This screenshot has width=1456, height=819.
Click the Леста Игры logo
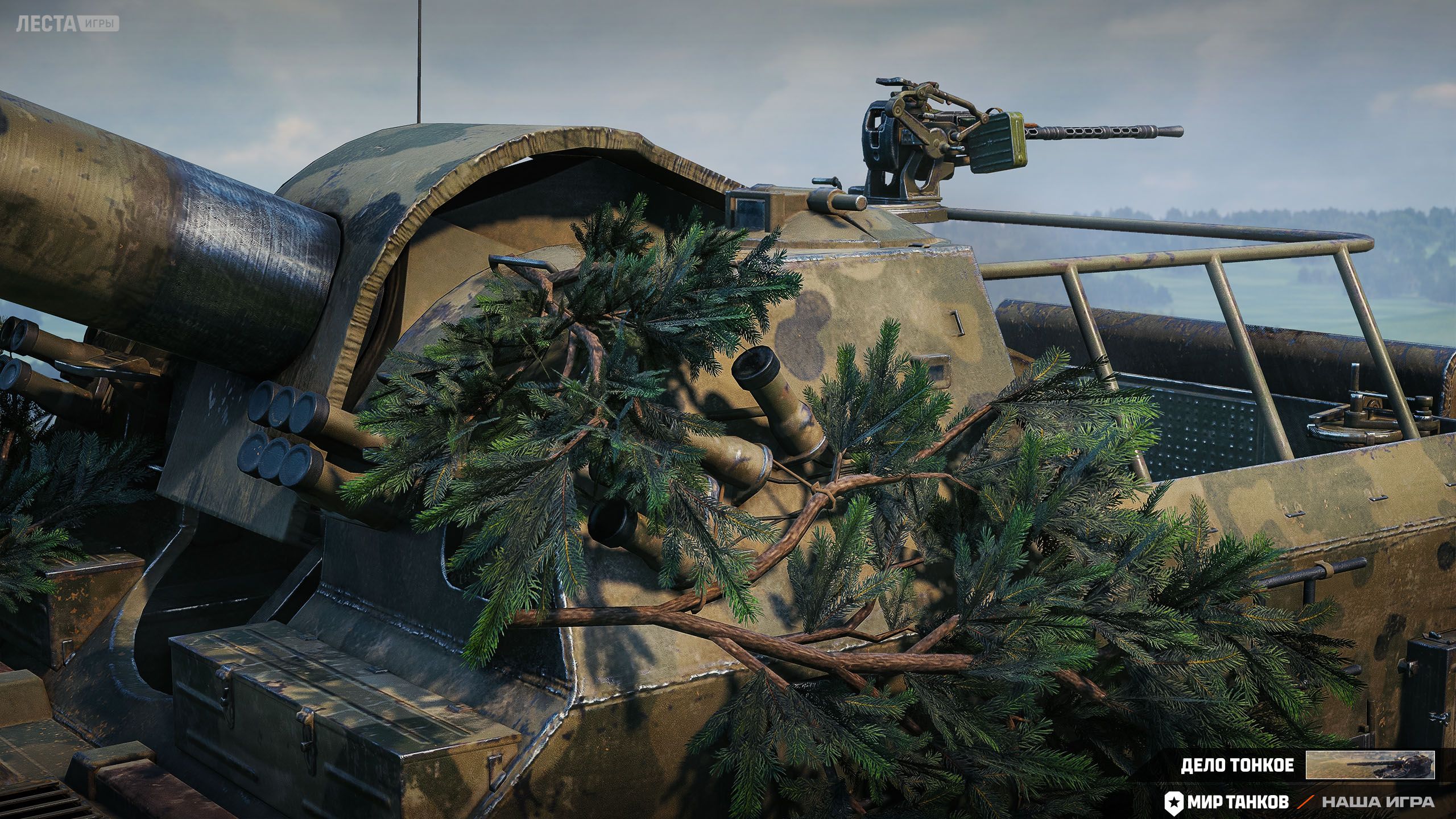point(67,24)
